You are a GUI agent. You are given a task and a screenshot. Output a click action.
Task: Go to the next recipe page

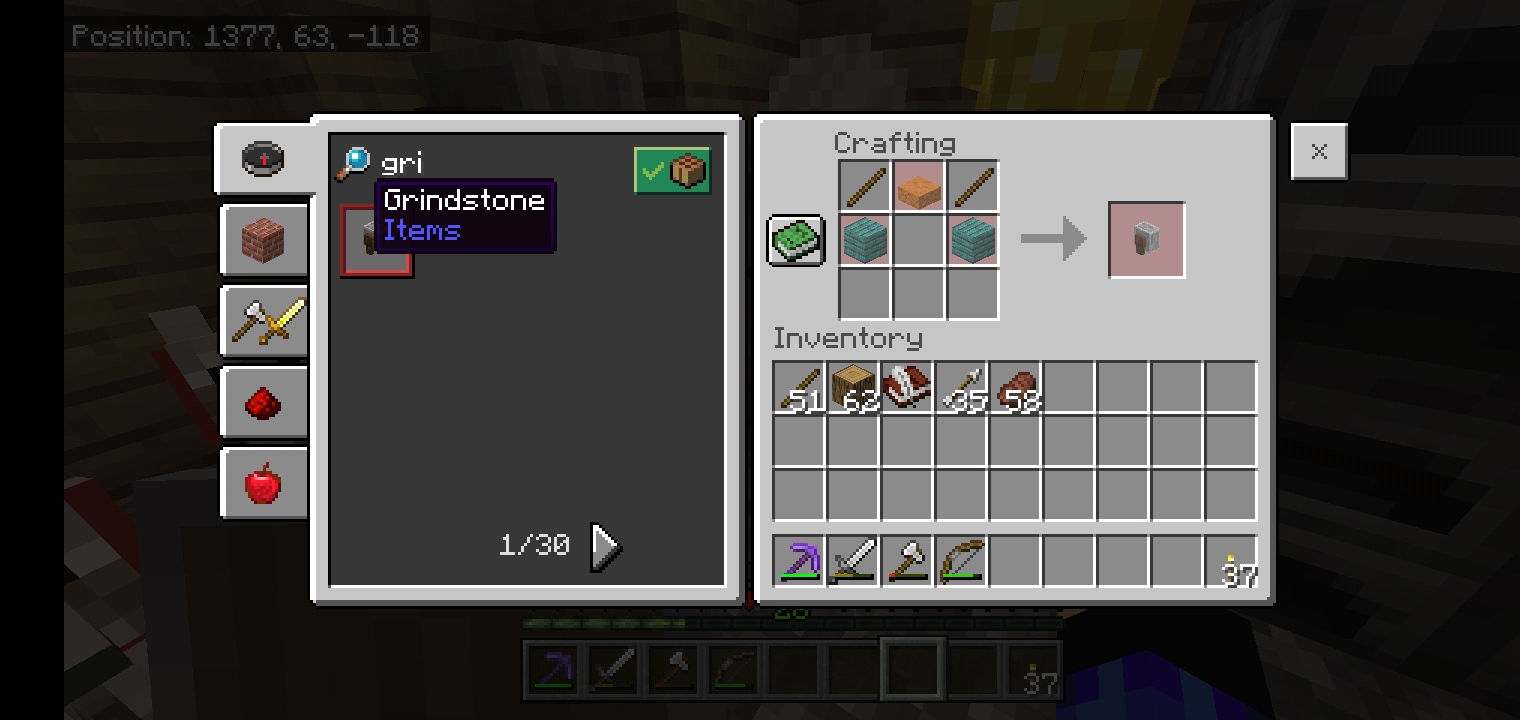[x=605, y=546]
